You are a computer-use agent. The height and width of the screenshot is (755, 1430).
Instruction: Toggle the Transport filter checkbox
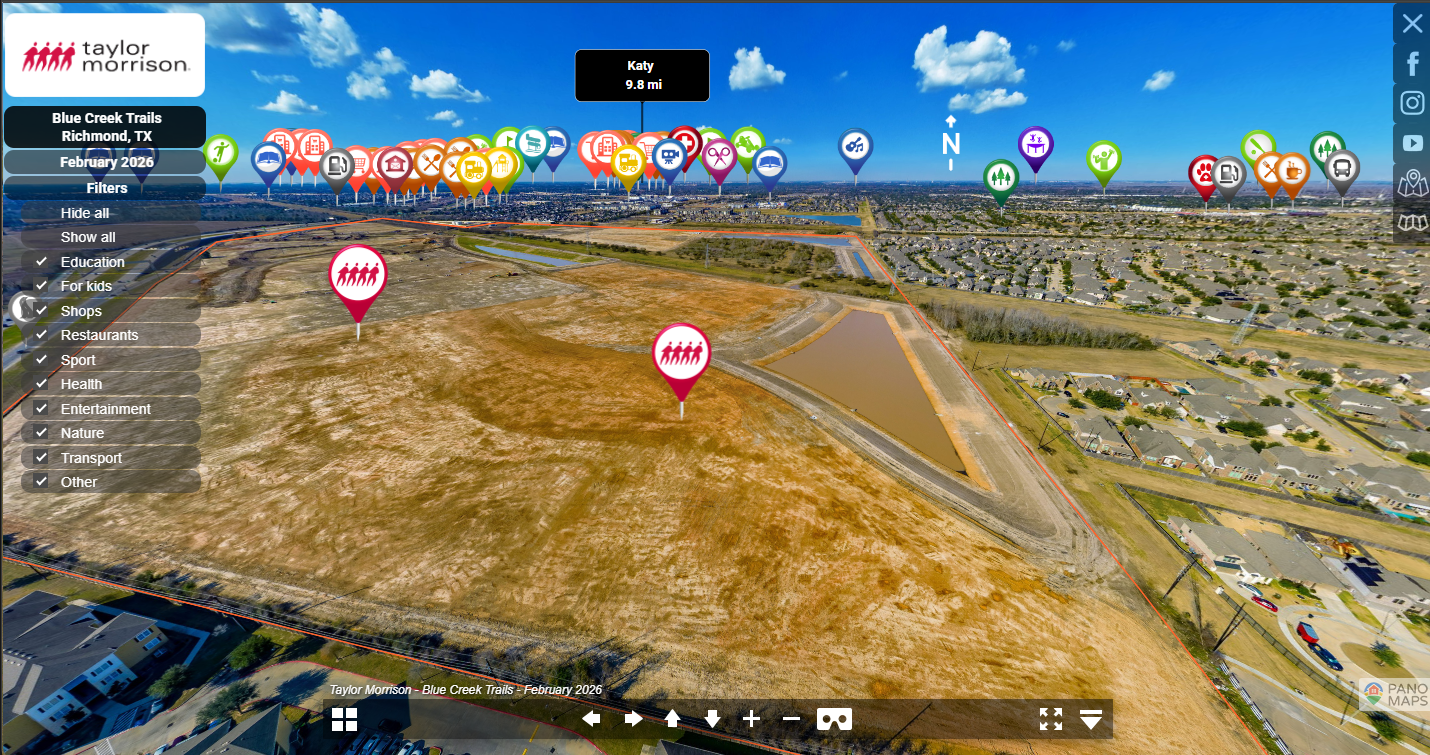(41, 457)
